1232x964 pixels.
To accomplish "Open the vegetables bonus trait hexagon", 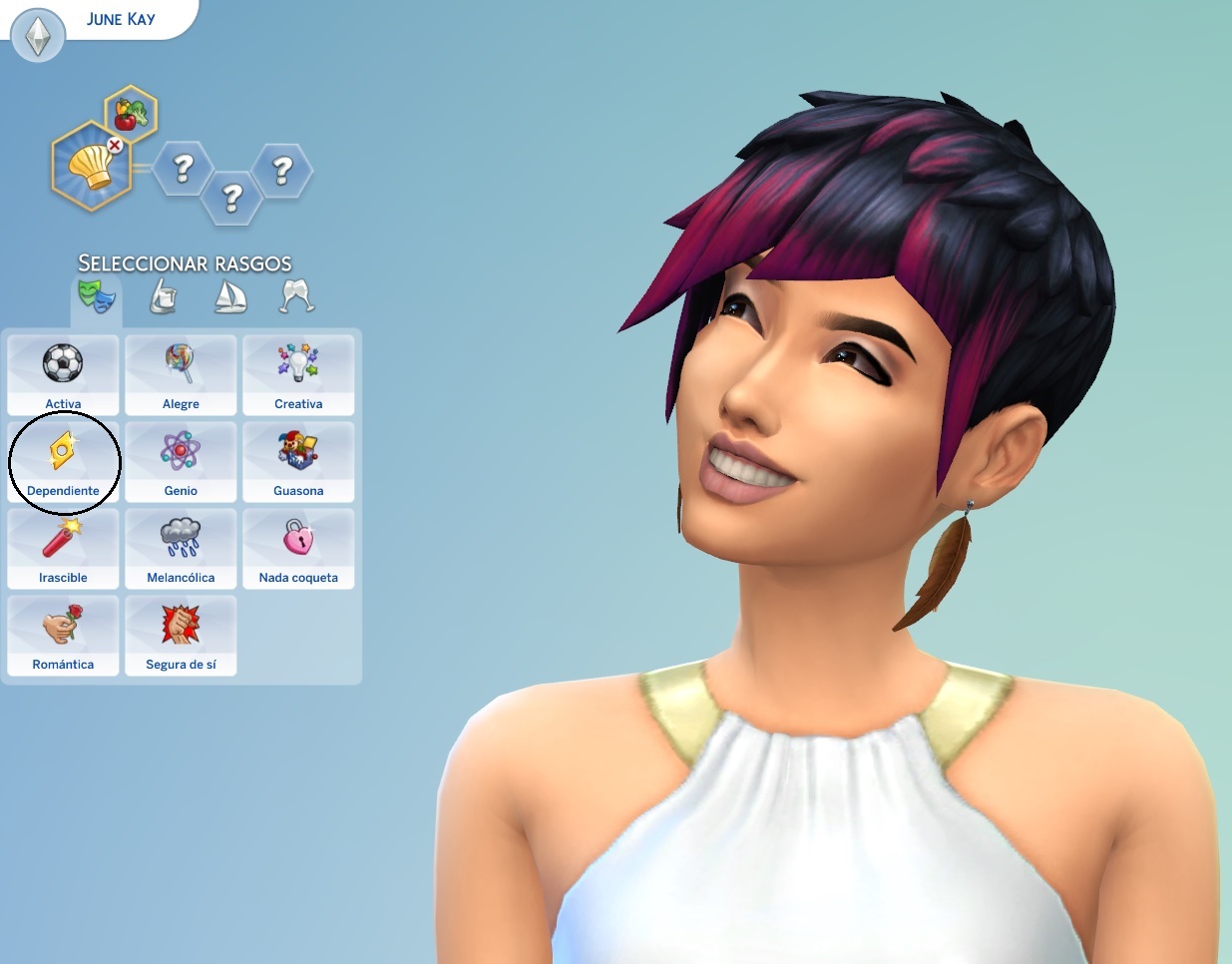I will pos(131,113).
